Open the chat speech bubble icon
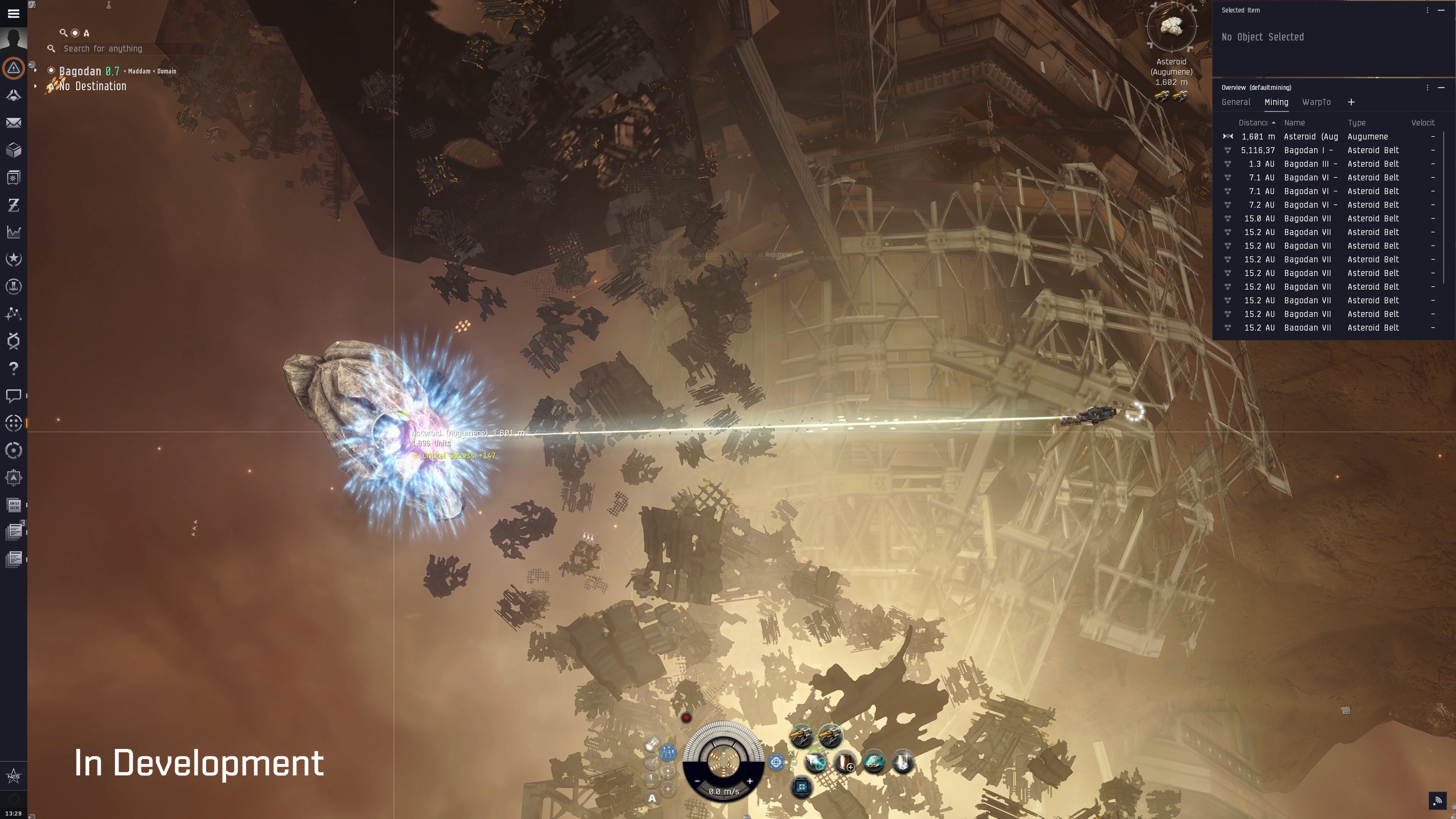1456x819 pixels. pos(14,395)
